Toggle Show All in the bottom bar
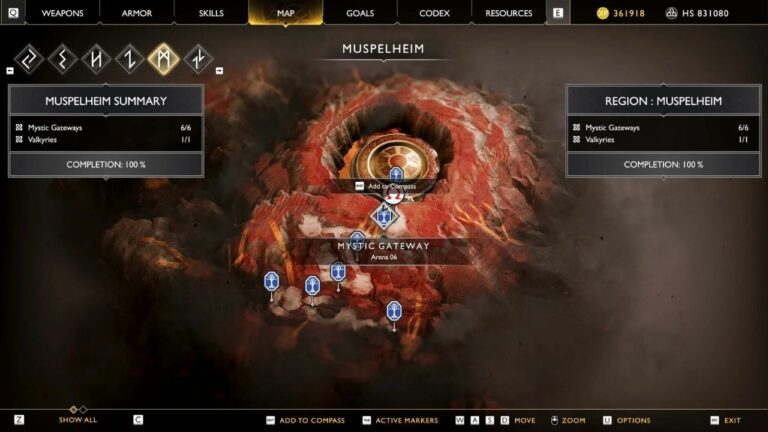 pos(77,420)
